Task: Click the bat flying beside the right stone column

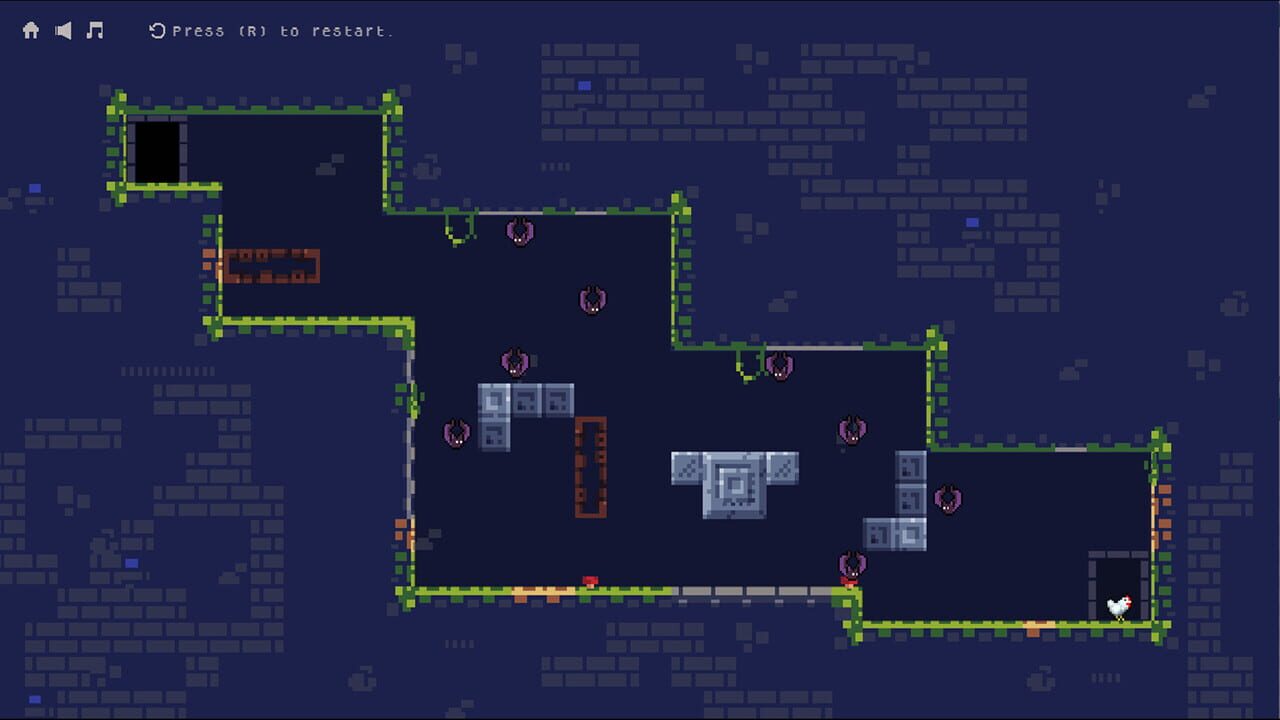Action: point(948,500)
